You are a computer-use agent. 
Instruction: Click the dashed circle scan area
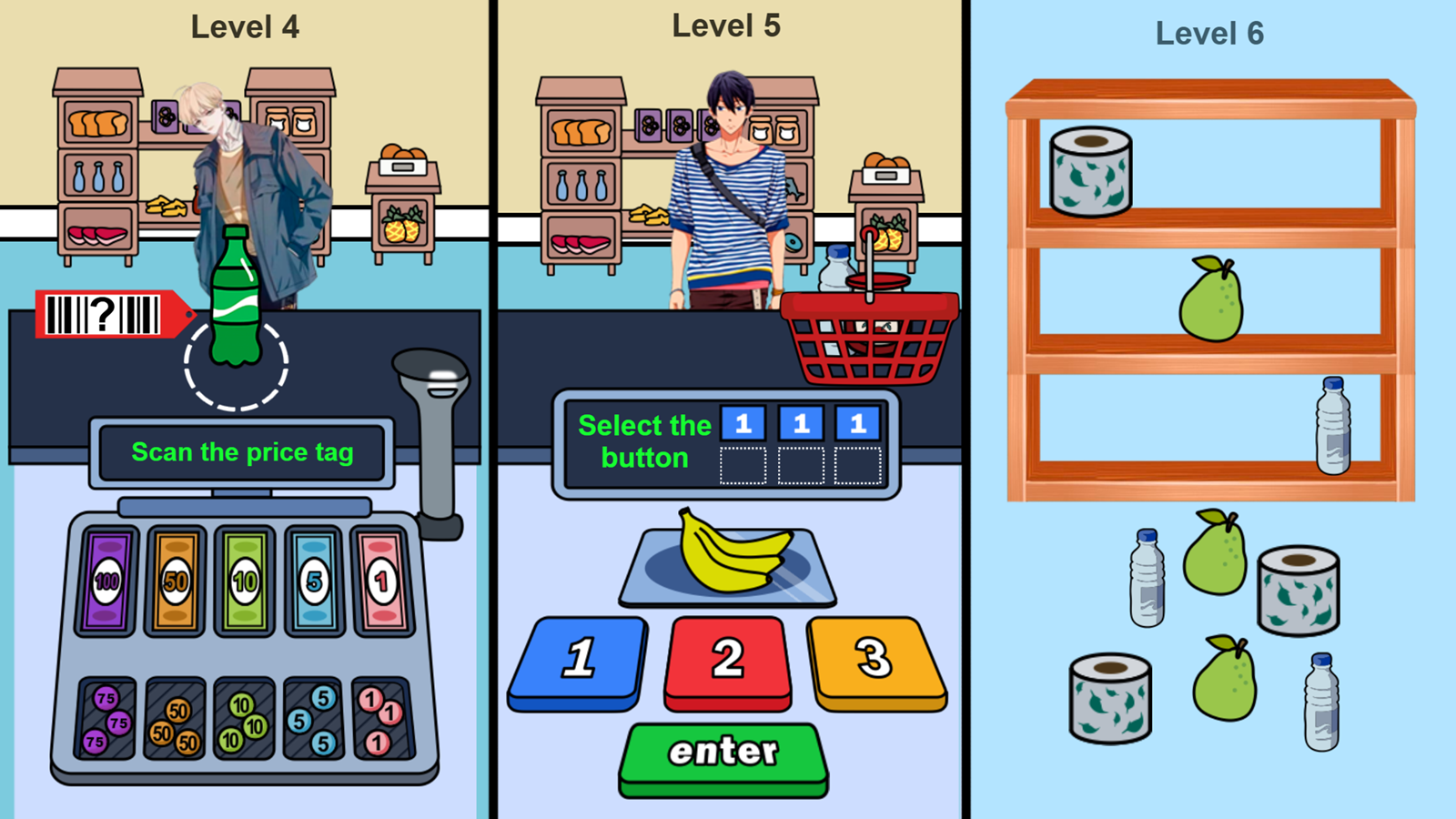click(235, 364)
